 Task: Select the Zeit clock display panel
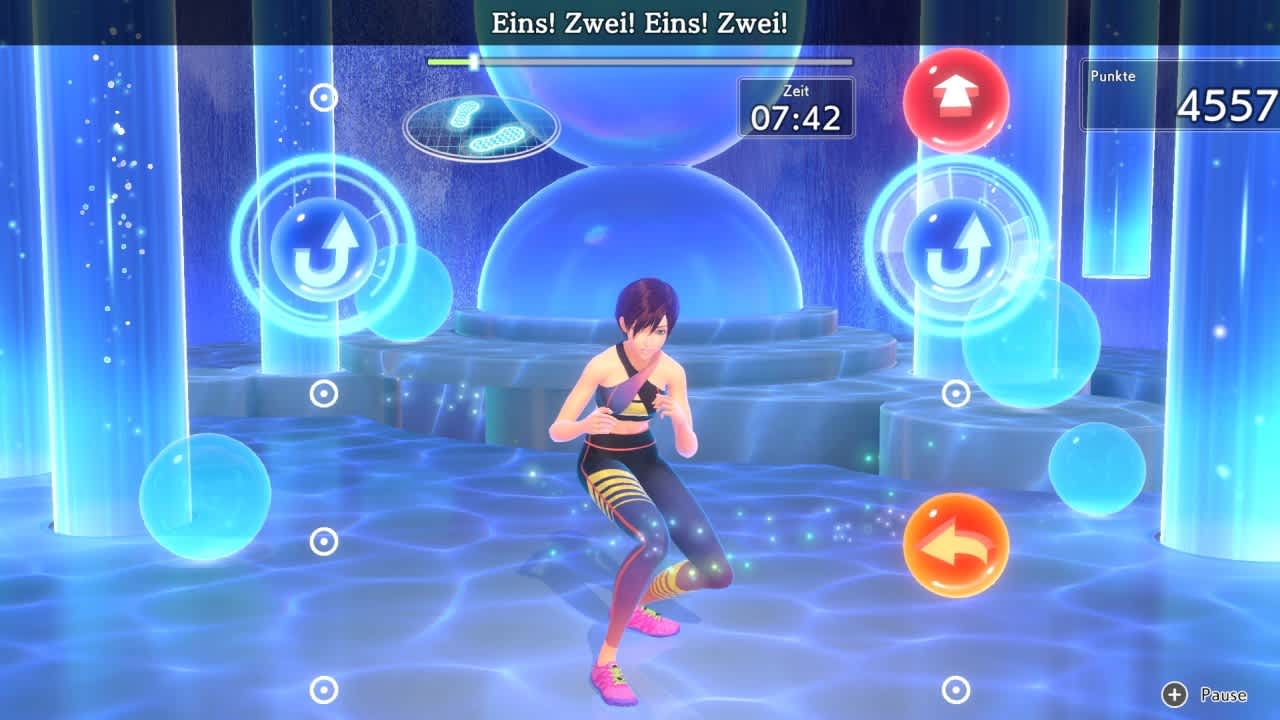[x=796, y=105]
